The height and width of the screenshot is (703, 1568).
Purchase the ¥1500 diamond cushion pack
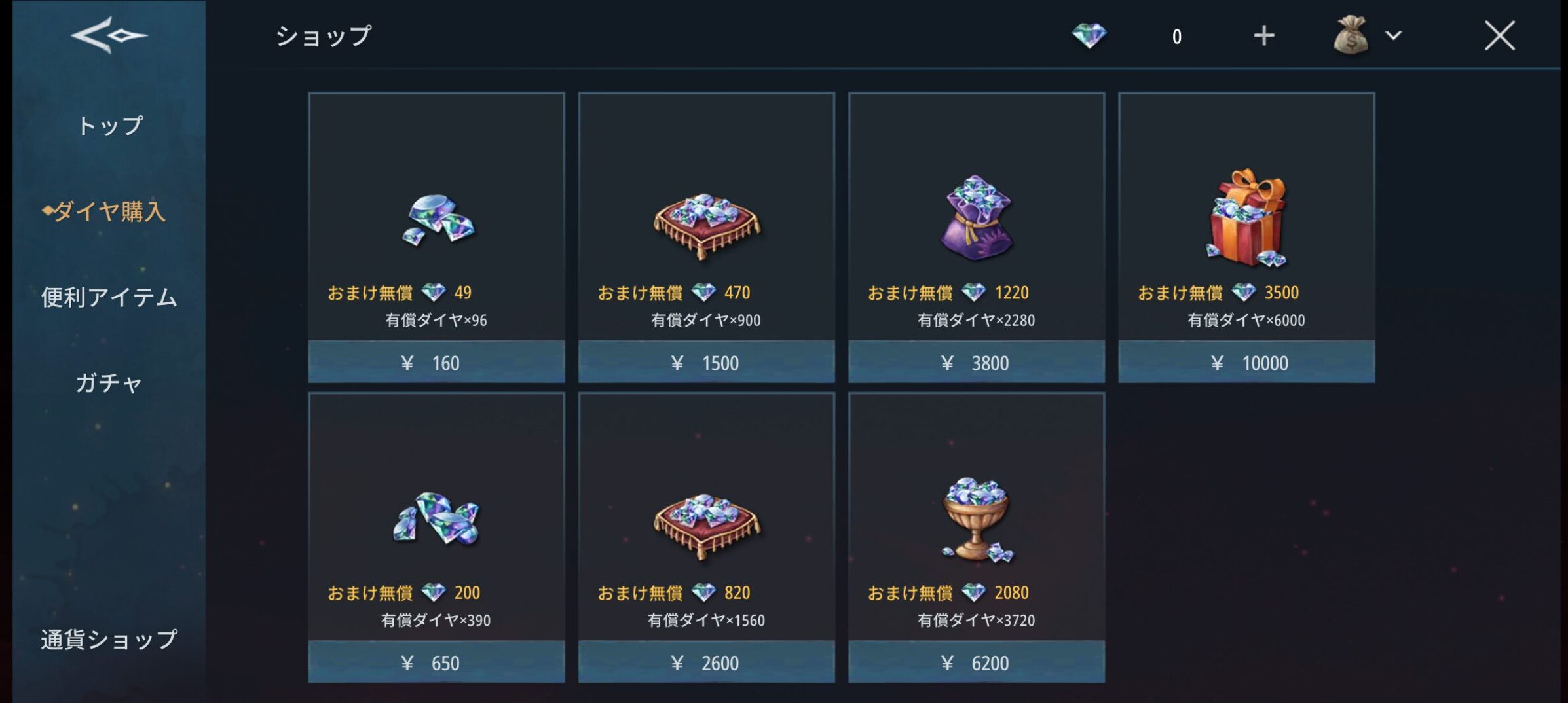point(706,362)
